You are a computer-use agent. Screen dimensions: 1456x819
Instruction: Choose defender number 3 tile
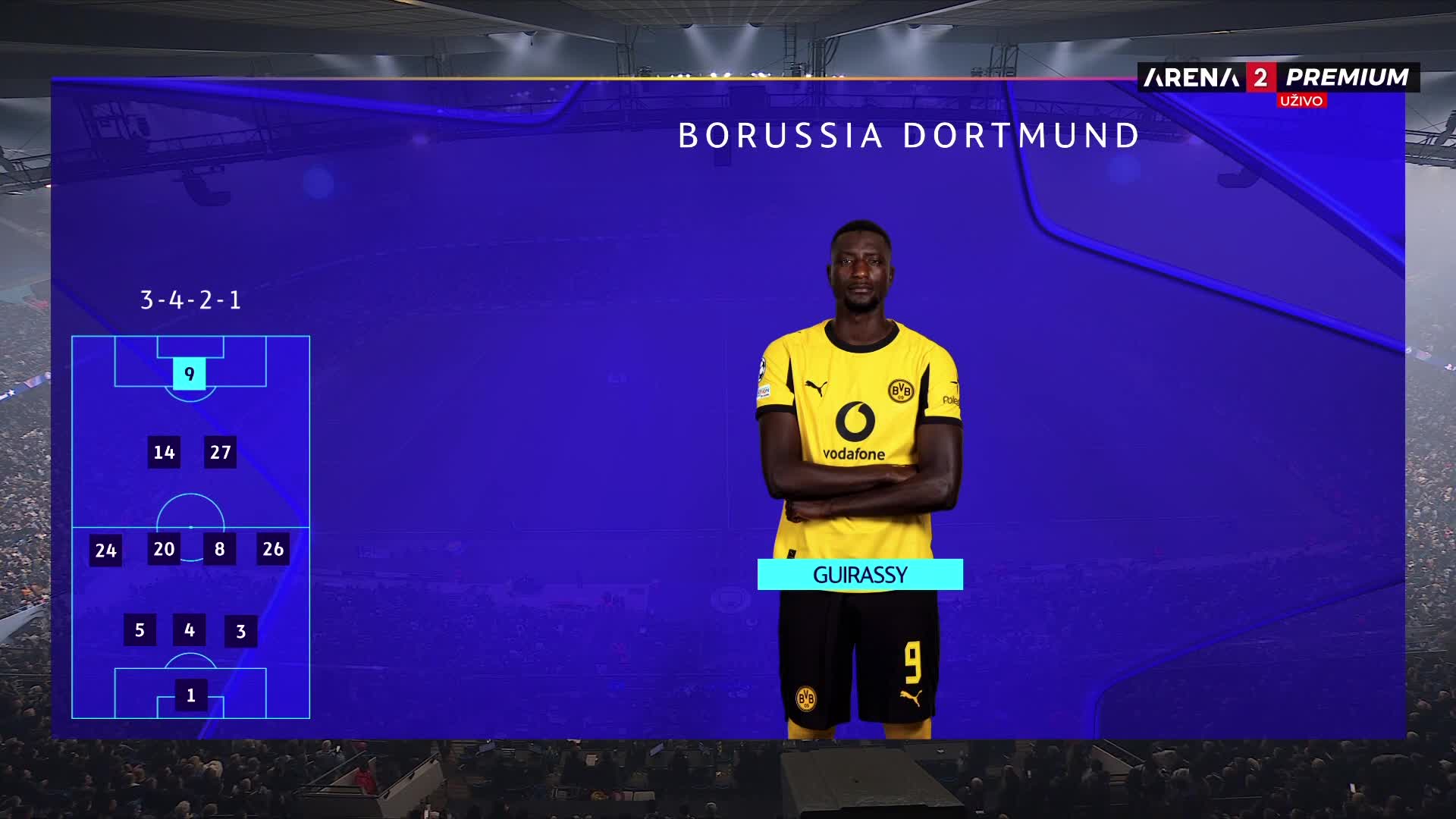[x=241, y=632]
